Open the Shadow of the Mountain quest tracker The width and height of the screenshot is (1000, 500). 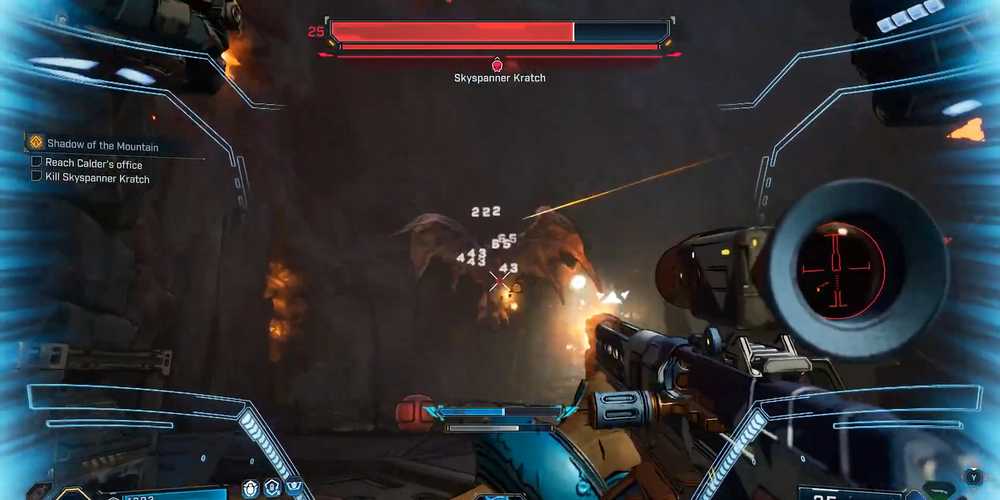(103, 145)
